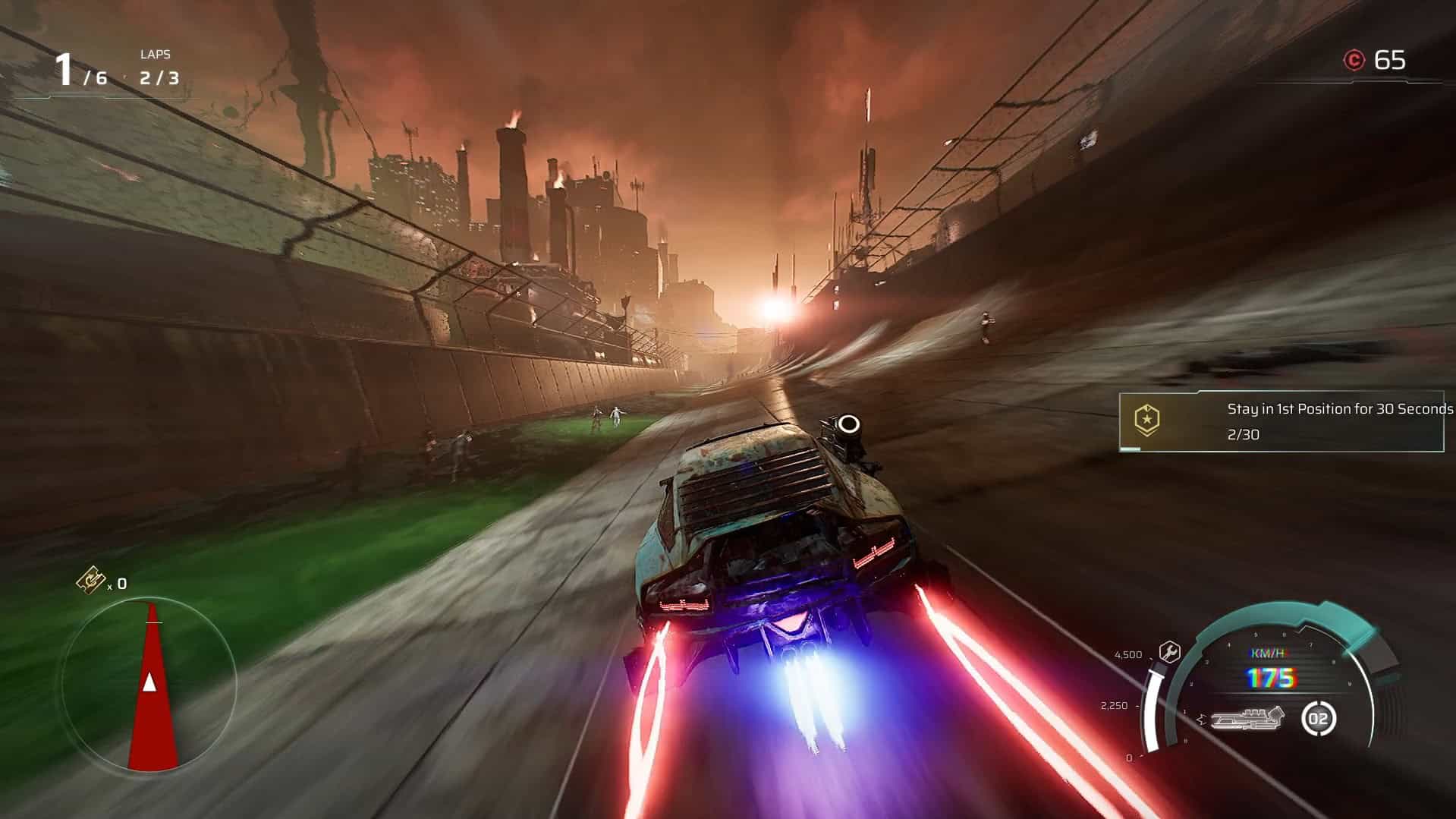Click the mounted gun weapon icon

[1247, 718]
